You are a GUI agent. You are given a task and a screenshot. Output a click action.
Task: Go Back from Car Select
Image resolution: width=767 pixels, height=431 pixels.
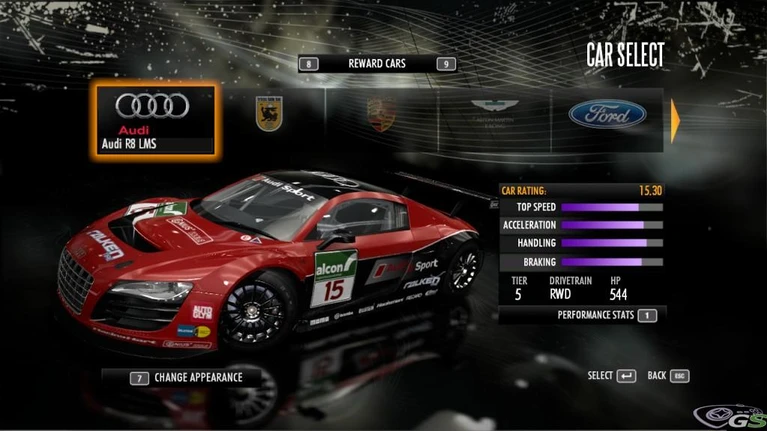668,376
